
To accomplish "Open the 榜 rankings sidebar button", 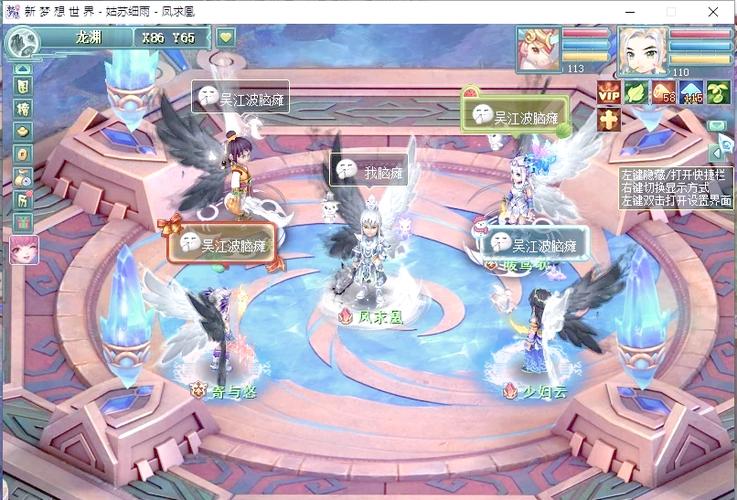I will (22, 109).
